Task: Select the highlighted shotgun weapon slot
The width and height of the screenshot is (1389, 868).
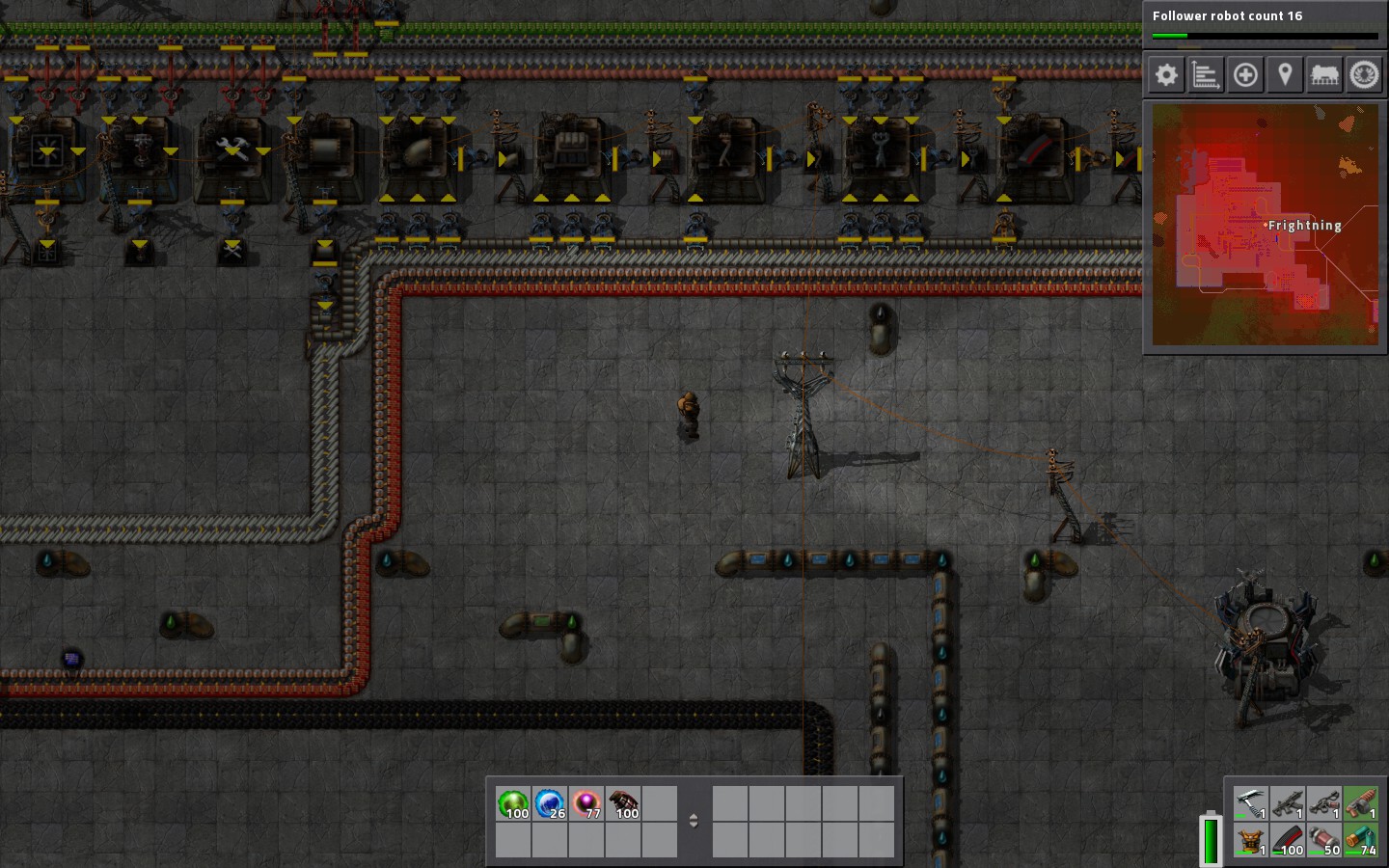Action: 1360,802
